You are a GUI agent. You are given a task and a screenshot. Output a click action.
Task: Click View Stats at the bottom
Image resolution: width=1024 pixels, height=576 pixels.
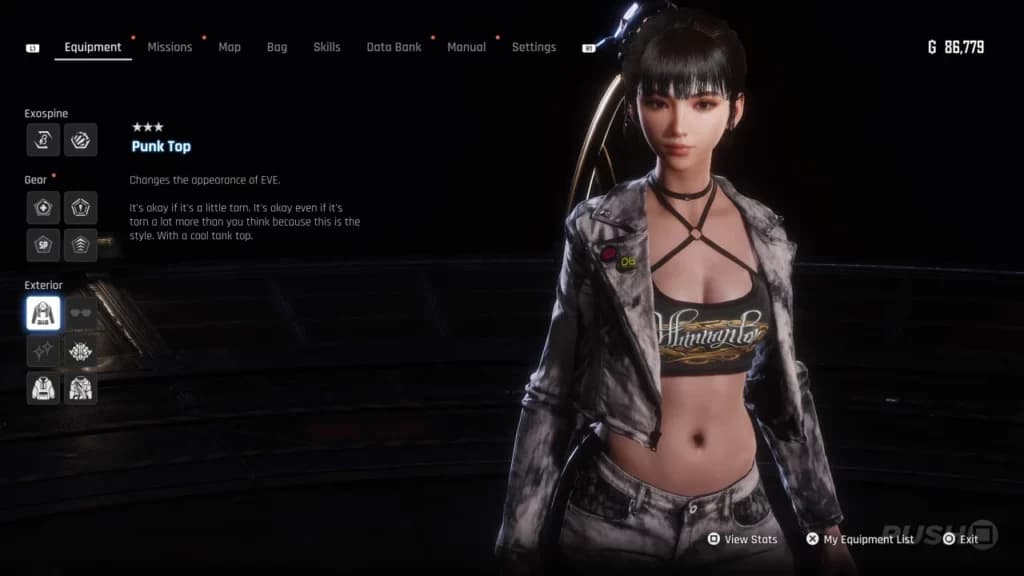pyautogui.click(x=742, y=539)
